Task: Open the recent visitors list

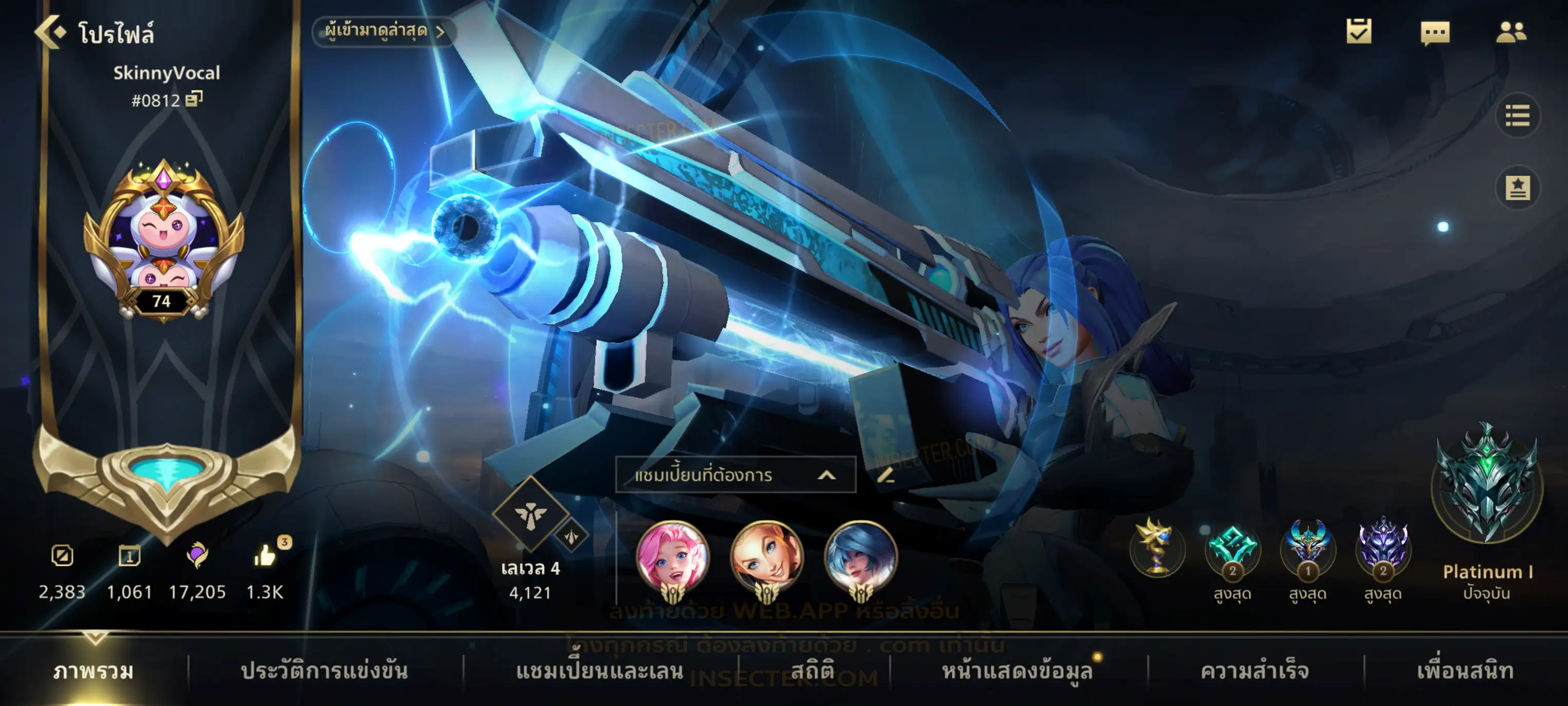Action: pos(384,31)
